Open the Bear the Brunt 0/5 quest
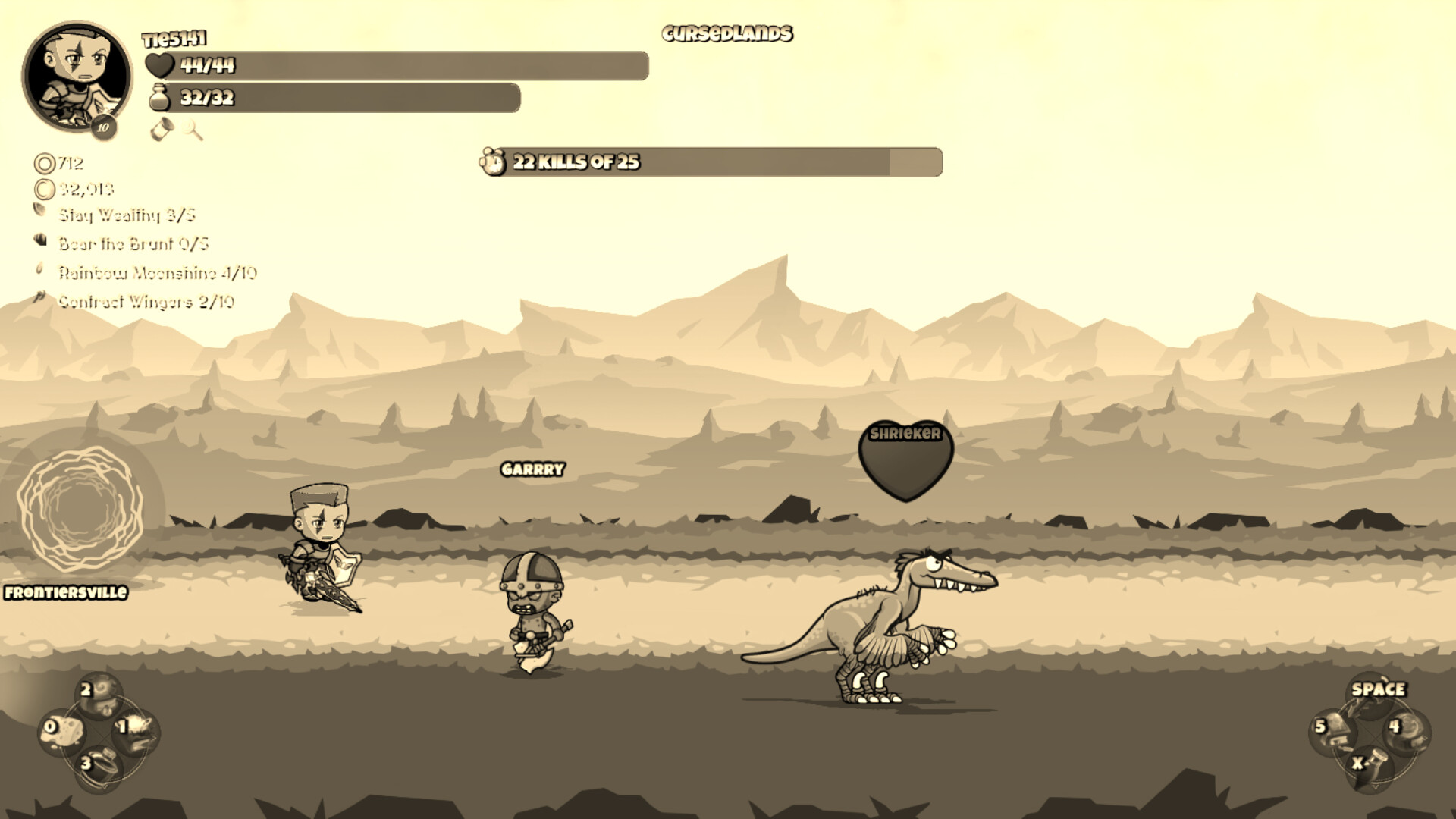1456x819 pixels. click(x=133, y=244)
